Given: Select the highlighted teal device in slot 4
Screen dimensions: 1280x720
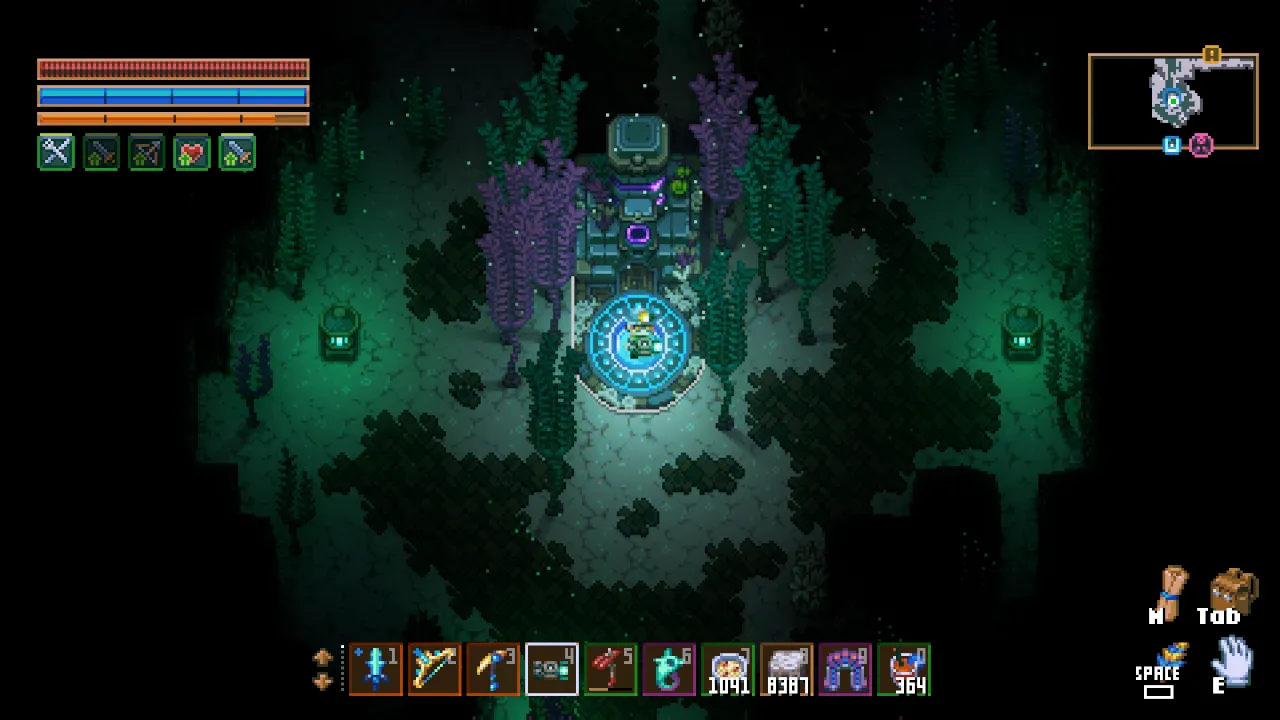Looking at the screenshot, I should tap(552, 669).
